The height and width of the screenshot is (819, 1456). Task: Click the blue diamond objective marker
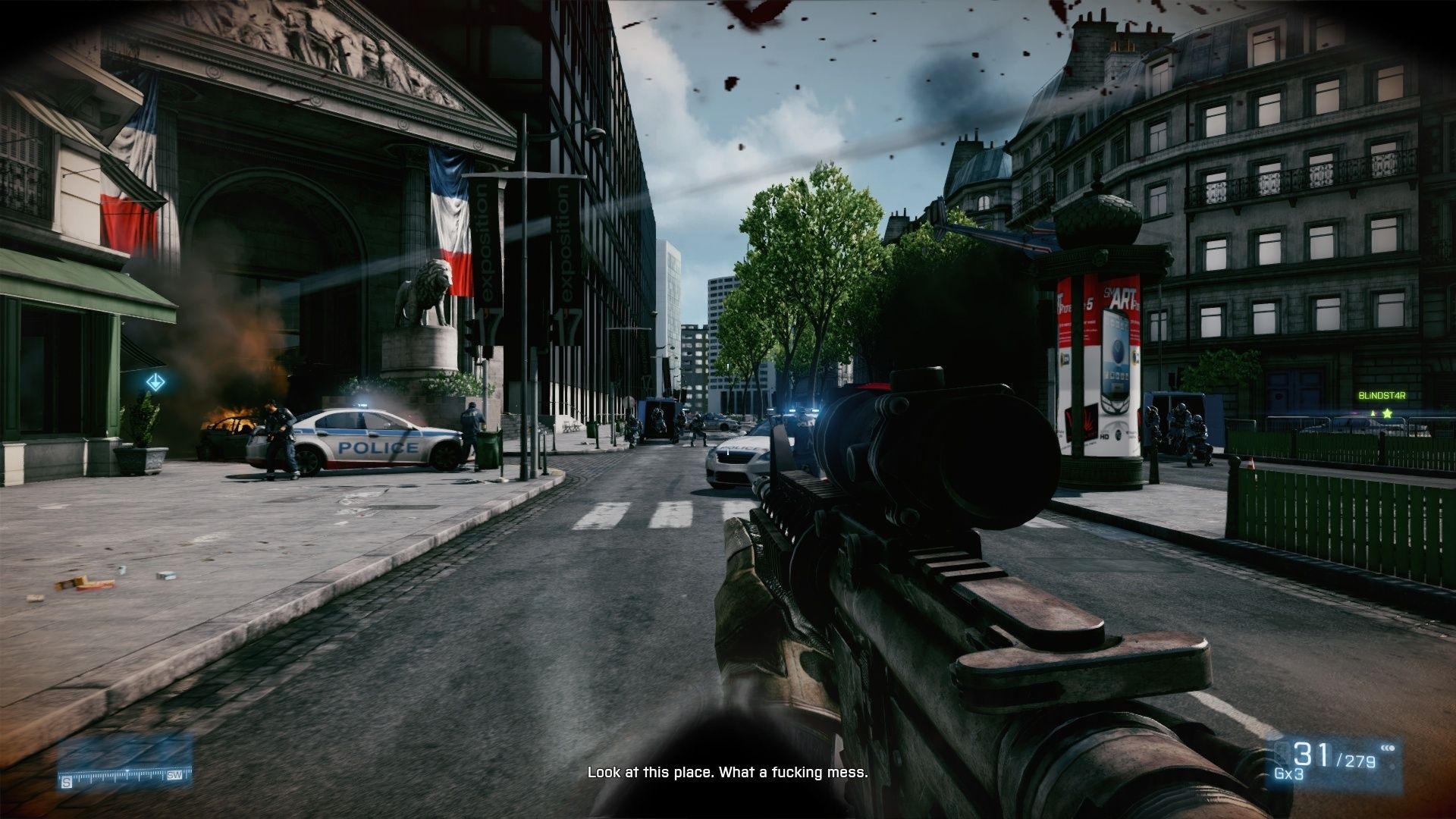[x=155, y=382]
